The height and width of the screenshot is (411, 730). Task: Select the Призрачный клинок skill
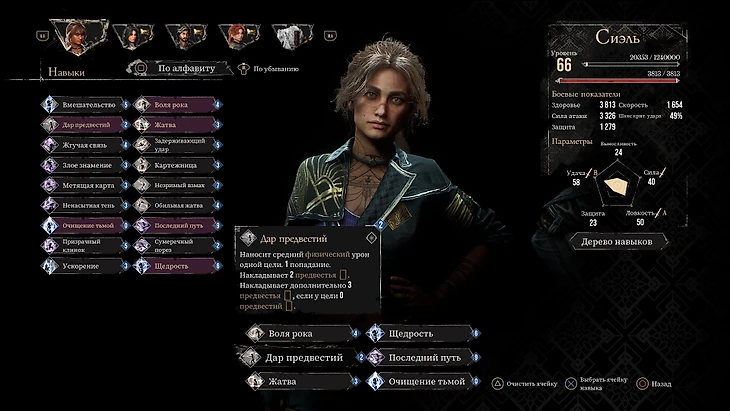point(87,245)
